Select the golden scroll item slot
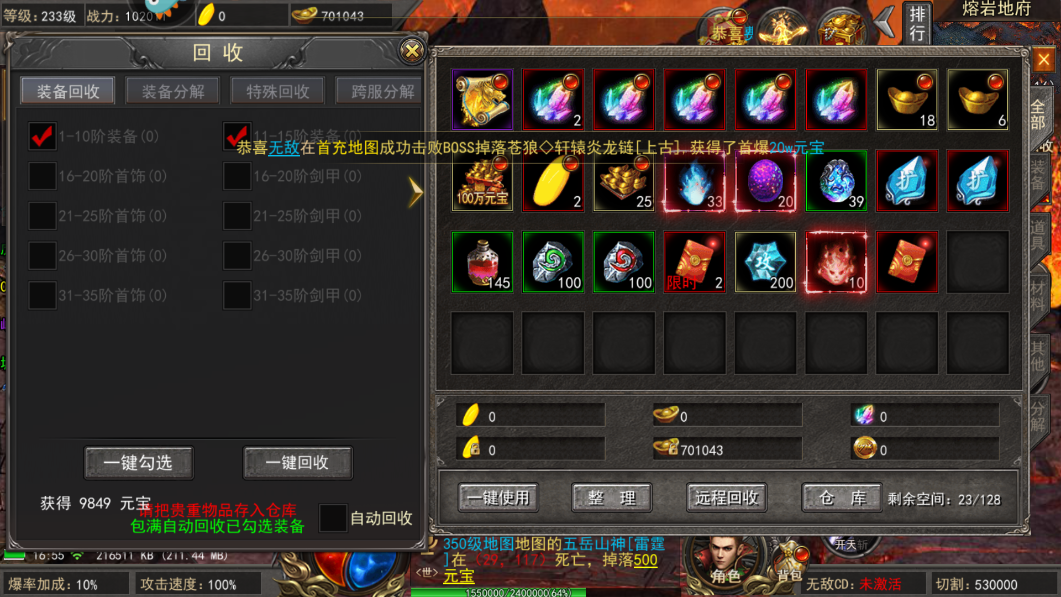1061x597 pixels. point(482,100)
